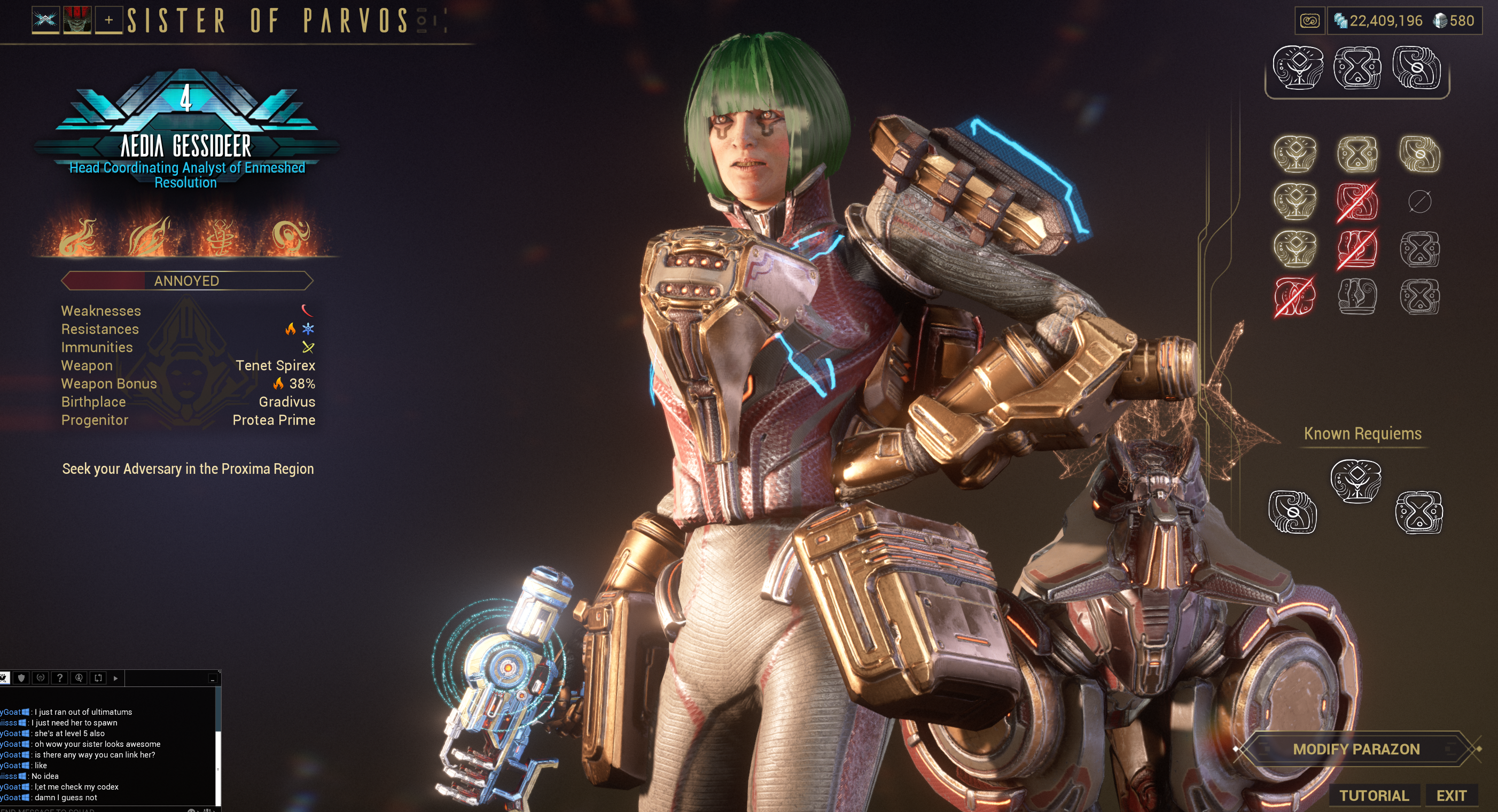Viewport: 1498px width, 812px height.
Task: Show more chat tabs with the arrow
Action: pyautogui.click(x=116, y=677)
